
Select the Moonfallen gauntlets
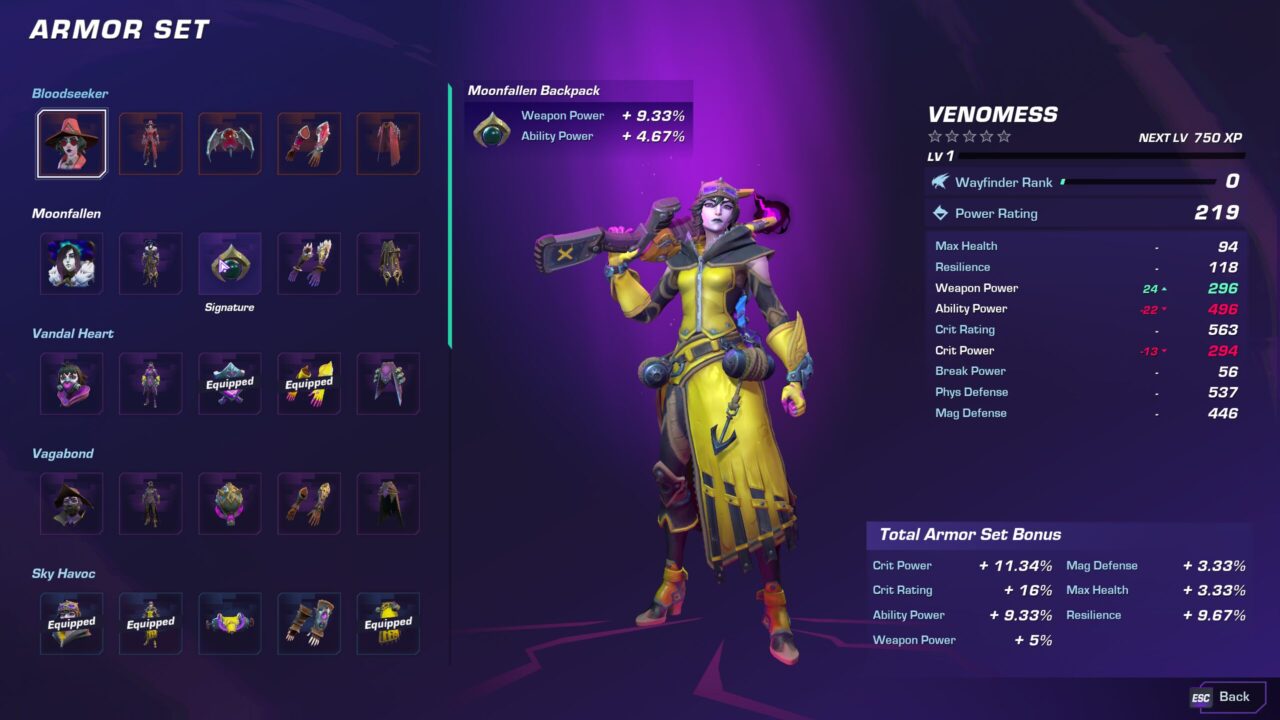pos(308,263)
